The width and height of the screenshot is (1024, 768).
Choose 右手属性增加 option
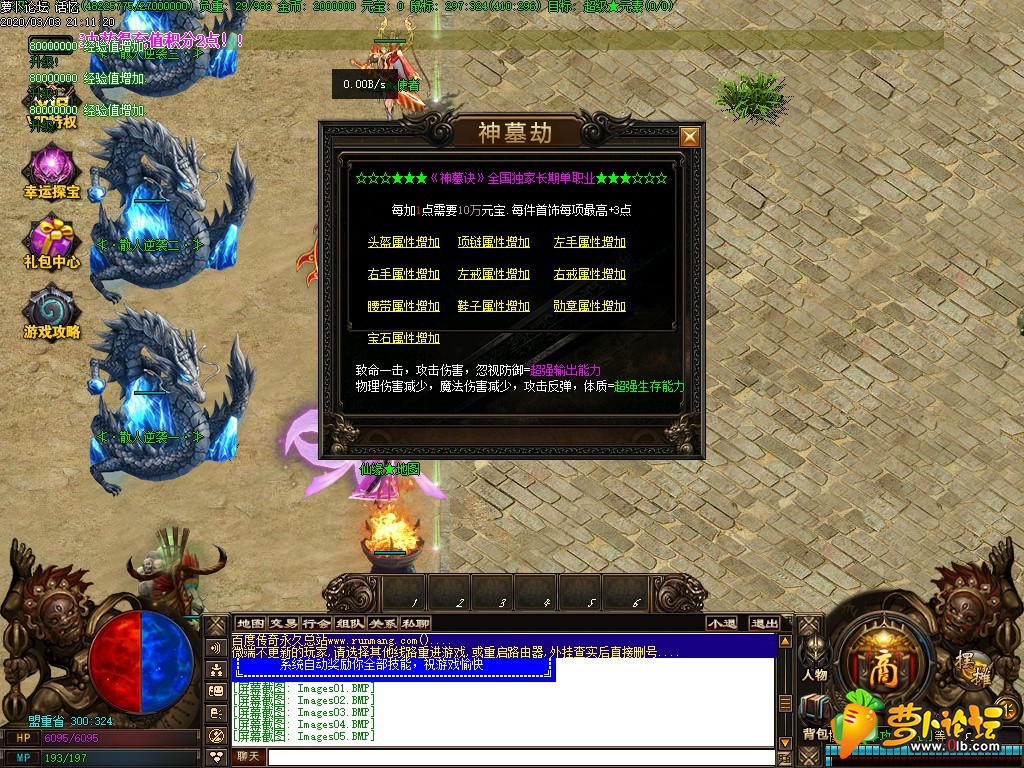[x=403, y=274]
